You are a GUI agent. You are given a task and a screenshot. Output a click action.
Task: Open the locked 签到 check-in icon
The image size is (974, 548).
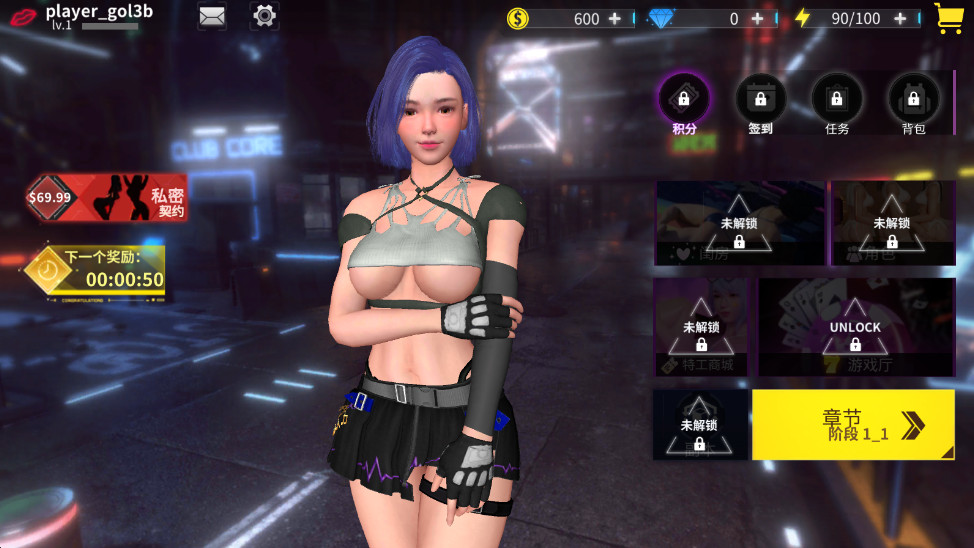pos(761,99)
